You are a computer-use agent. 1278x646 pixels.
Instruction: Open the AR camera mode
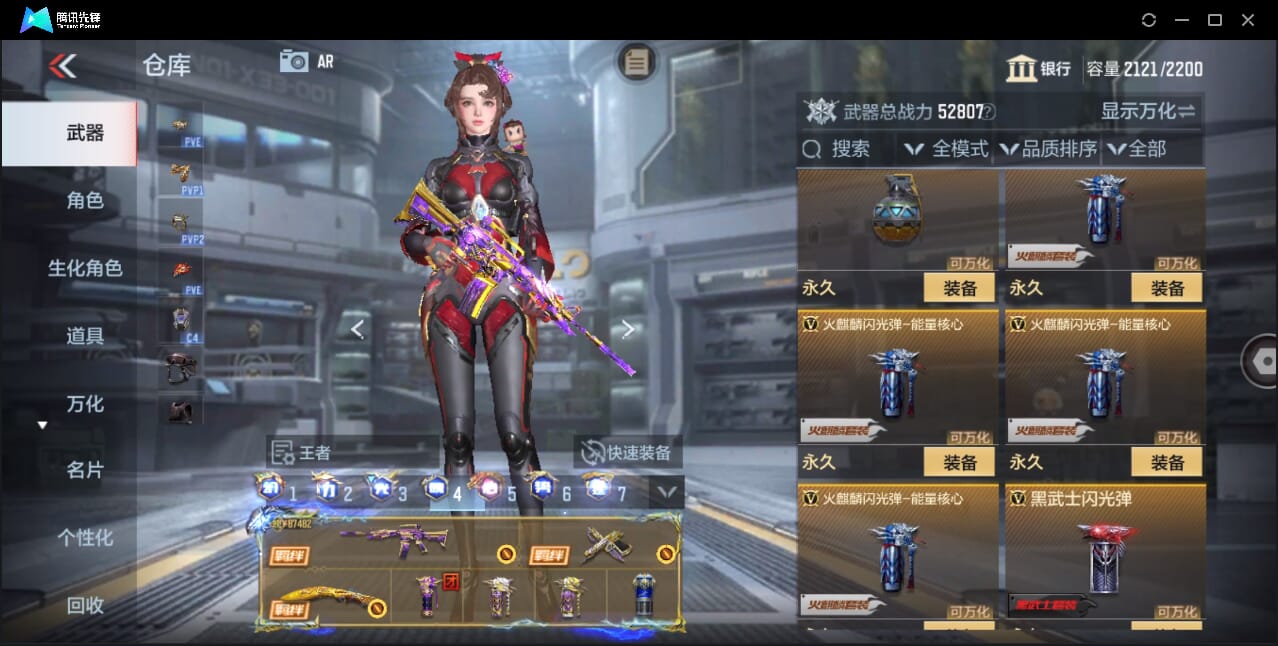[306, 61]
